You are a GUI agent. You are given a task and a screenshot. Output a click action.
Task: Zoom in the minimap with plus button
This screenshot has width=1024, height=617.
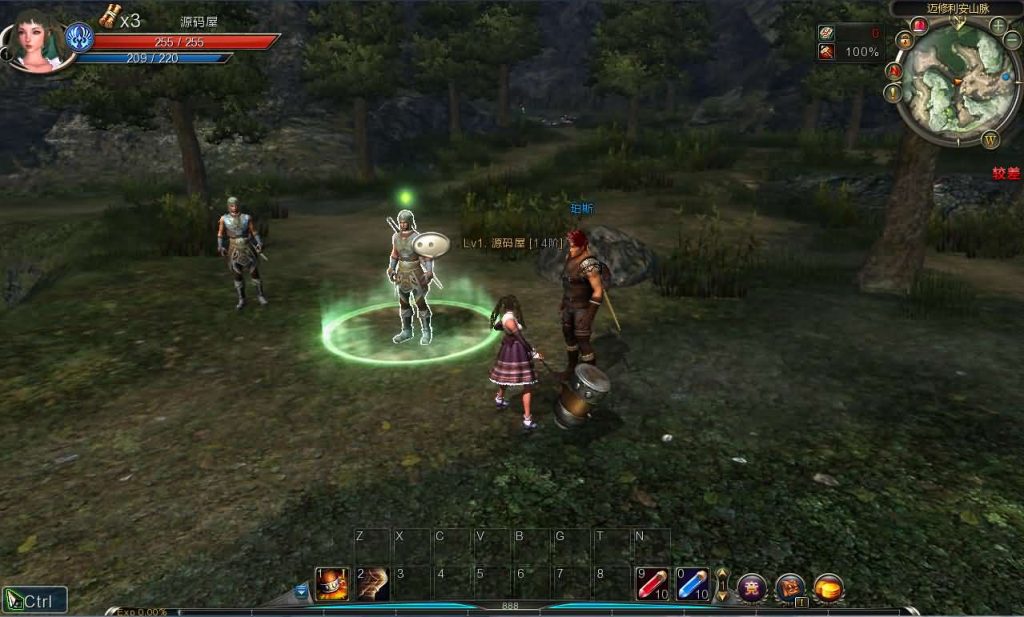(x=998, y=25)
